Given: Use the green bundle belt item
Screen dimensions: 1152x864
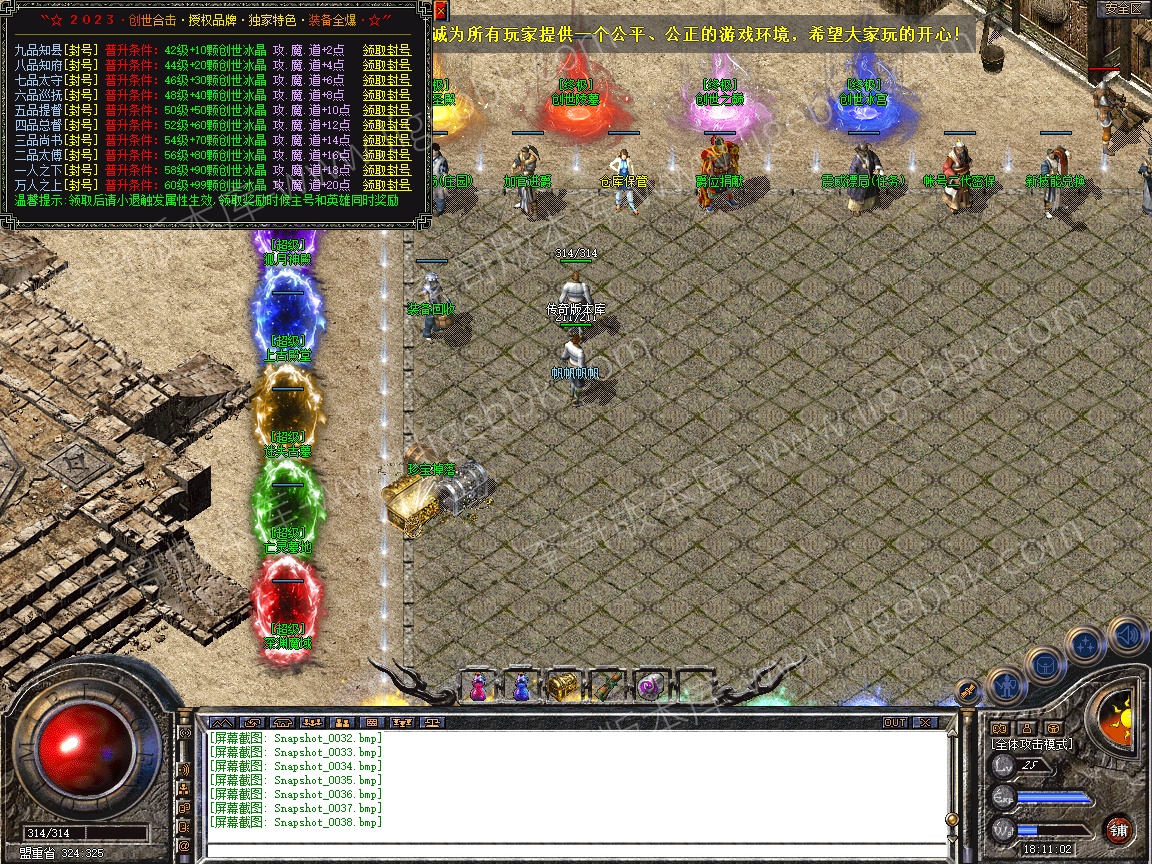Looking at the screenshot, I should 606,686.
